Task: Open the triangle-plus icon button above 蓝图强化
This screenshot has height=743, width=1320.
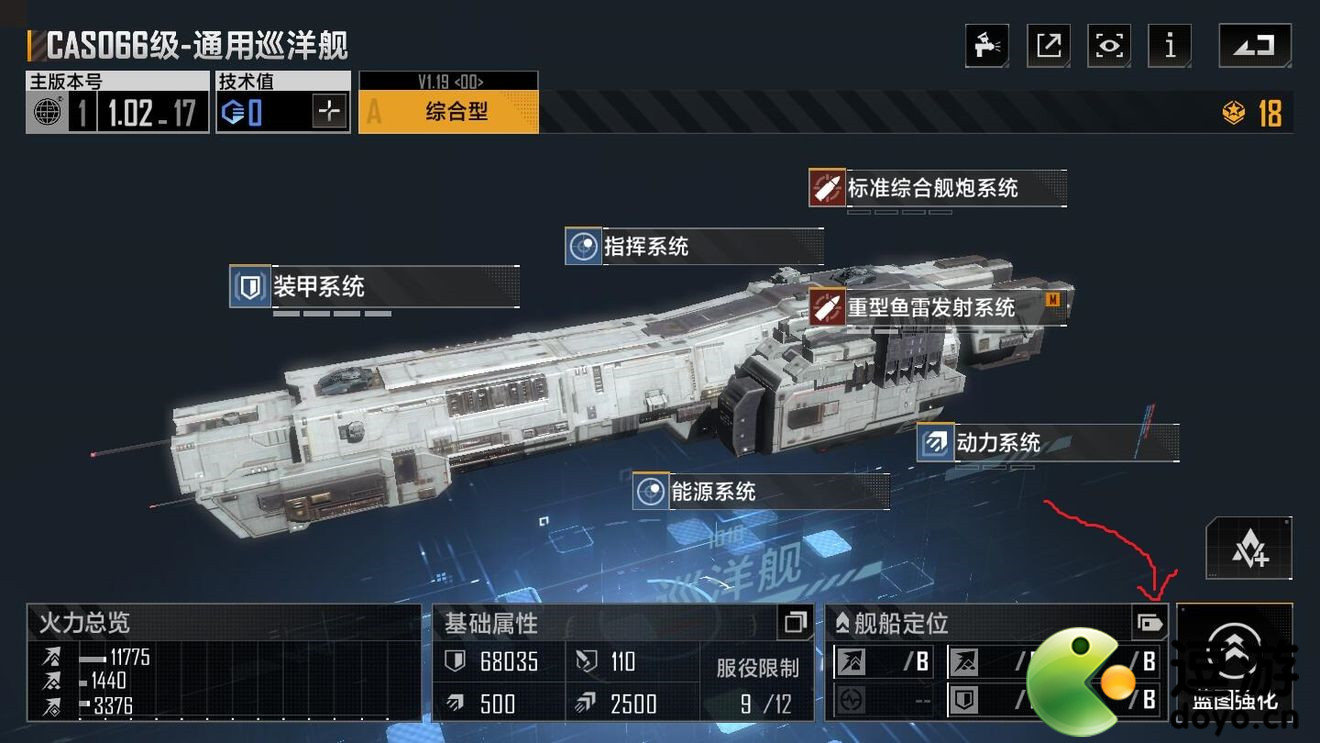Action: pos(1249,549)
